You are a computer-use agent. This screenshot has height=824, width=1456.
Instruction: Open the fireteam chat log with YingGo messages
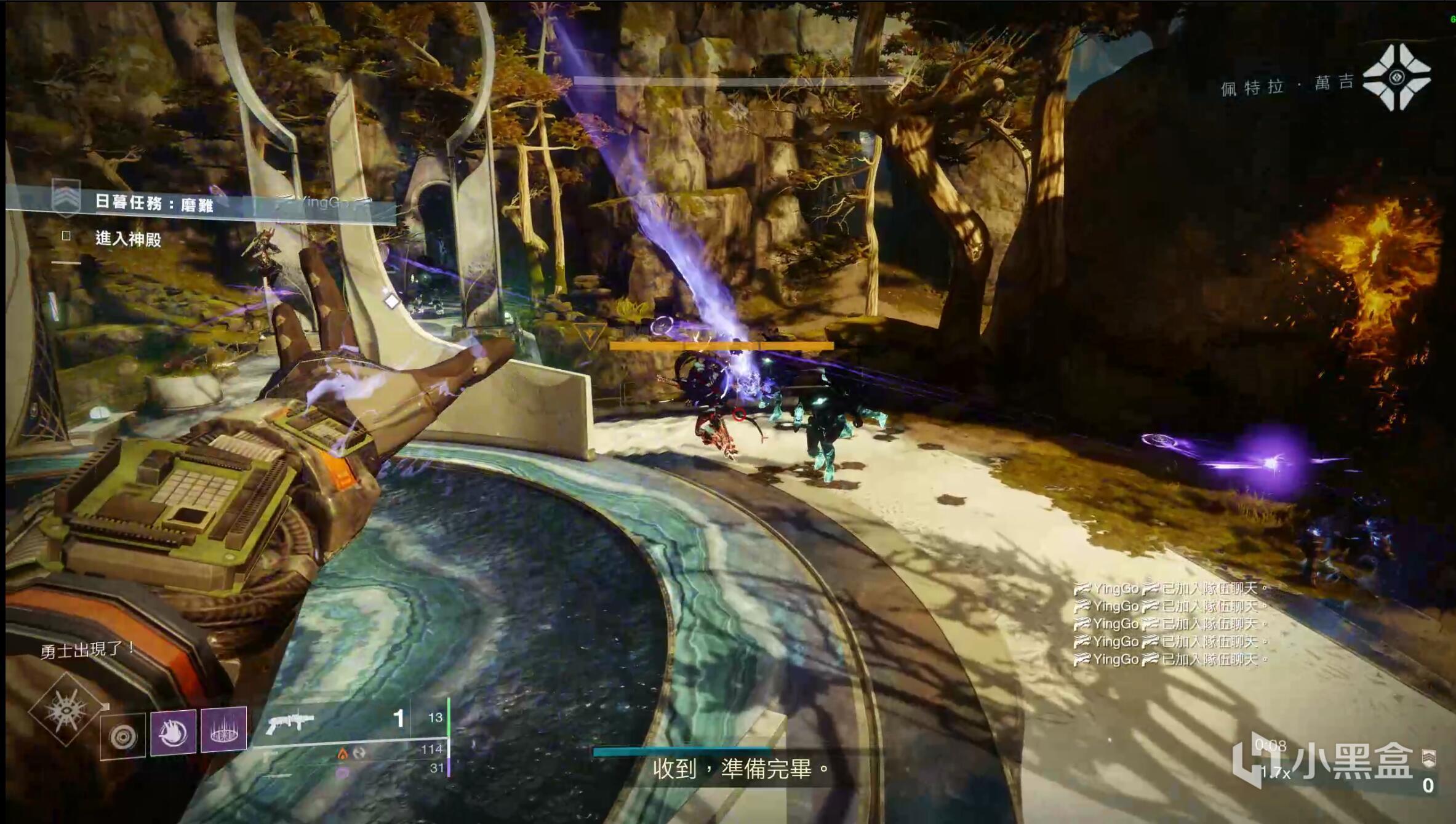(1169, 624)
